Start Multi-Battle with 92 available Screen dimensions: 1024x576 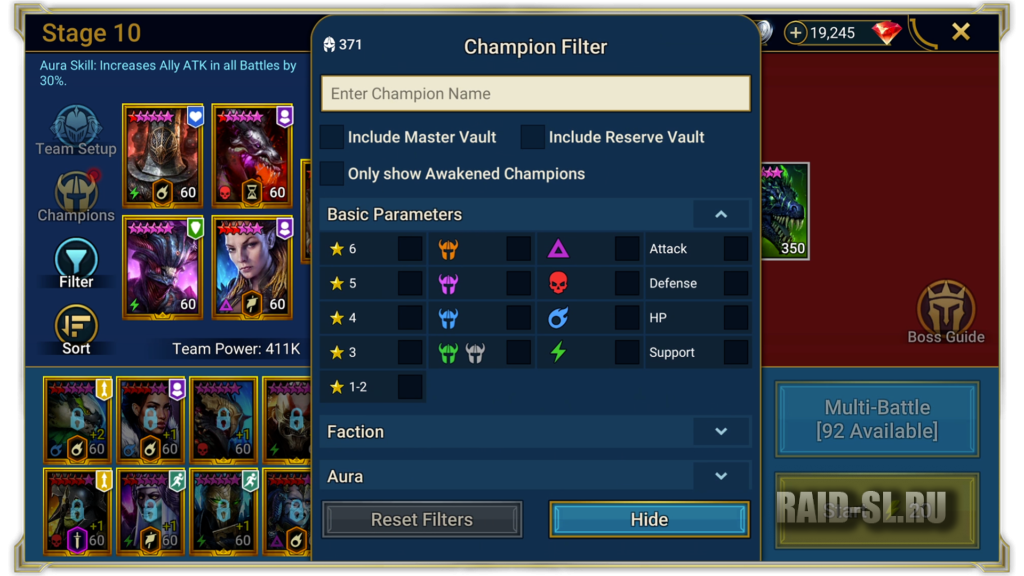pos(877,419)
